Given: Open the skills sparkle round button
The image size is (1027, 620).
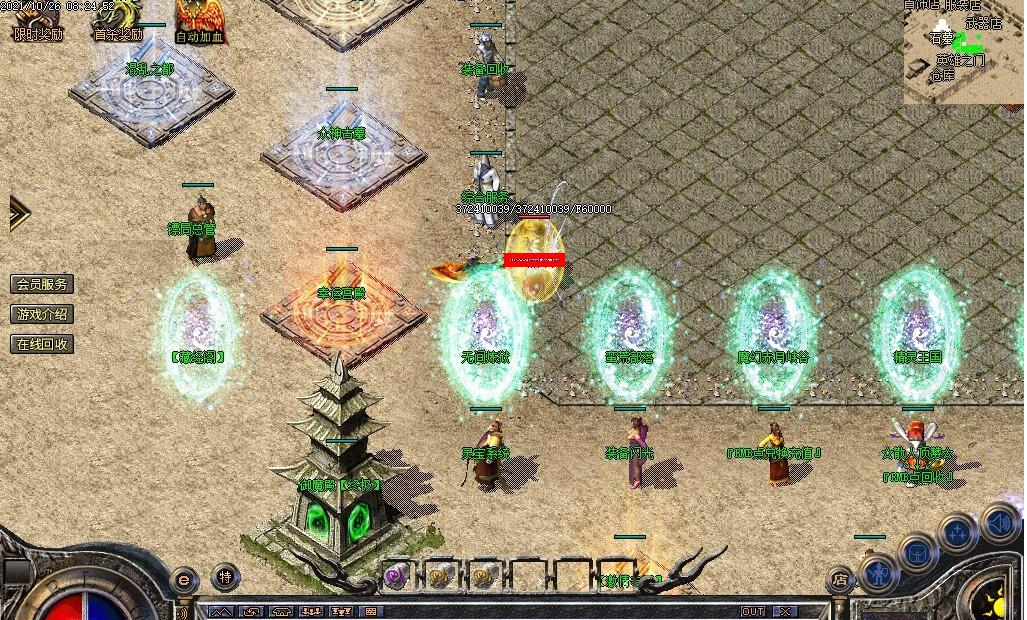Looking at the screenshot, I should pos(958,534).
